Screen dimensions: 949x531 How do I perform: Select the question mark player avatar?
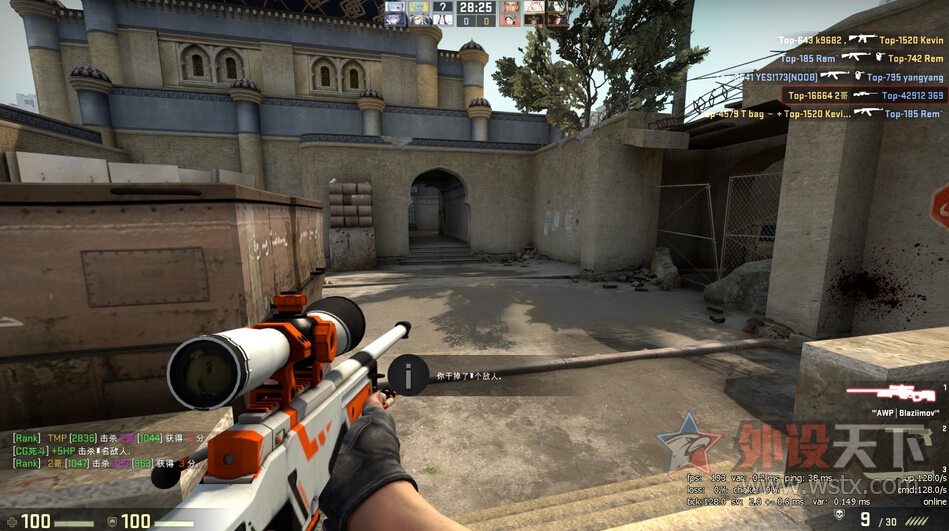[442, 7]
